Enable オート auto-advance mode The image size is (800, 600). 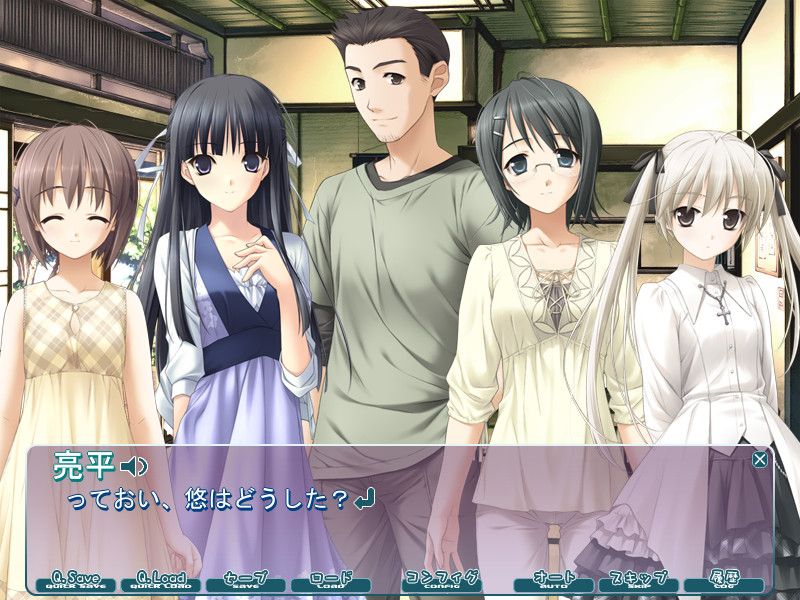553,581
